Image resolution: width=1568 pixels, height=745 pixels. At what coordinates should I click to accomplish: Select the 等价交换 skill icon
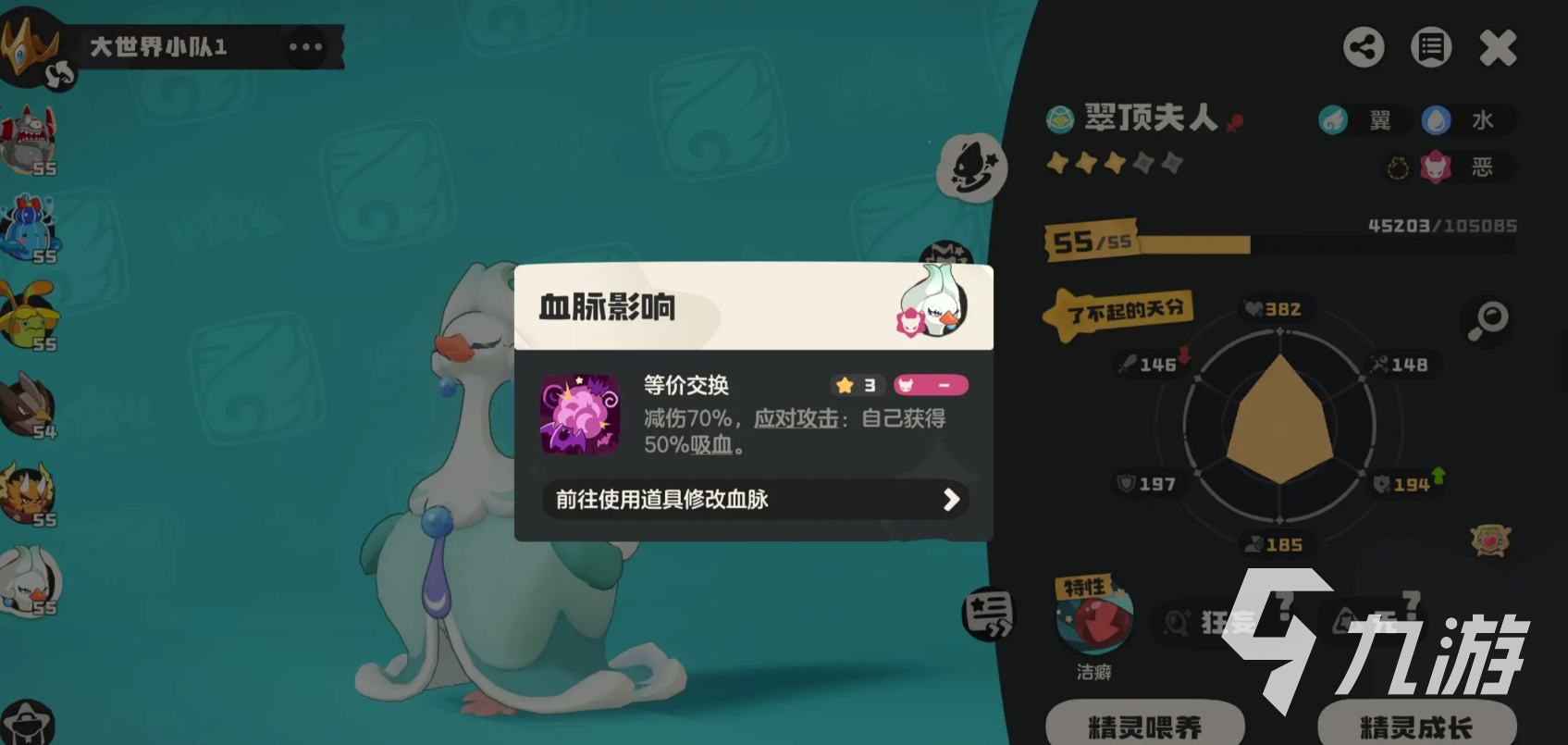pyautogui.click(x=580, y=415)
